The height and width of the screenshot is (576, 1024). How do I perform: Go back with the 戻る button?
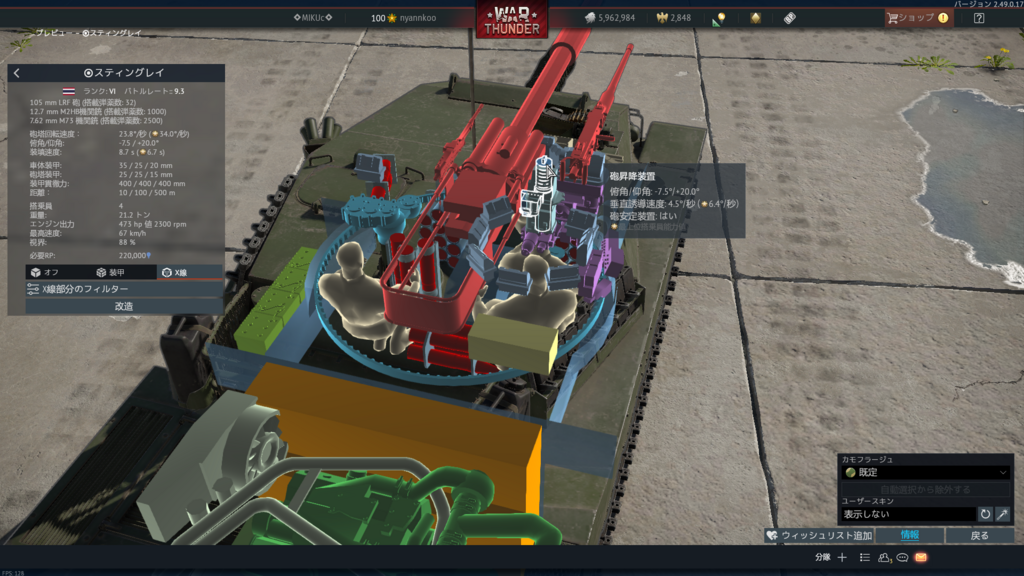980,536
